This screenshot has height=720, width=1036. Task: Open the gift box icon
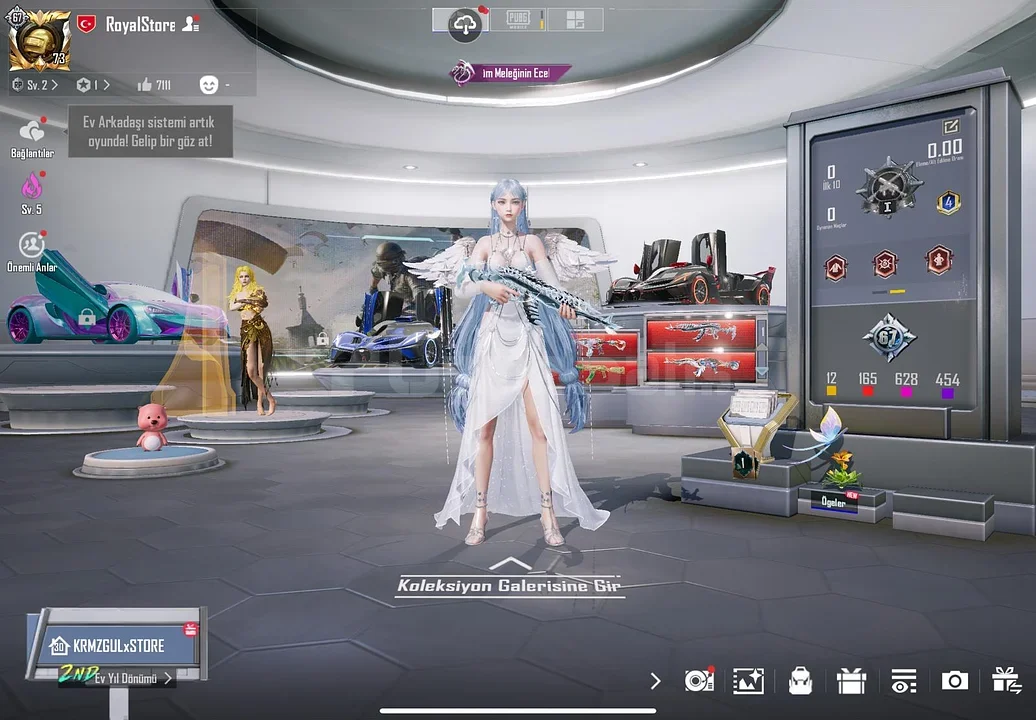[x=851, y=681]
